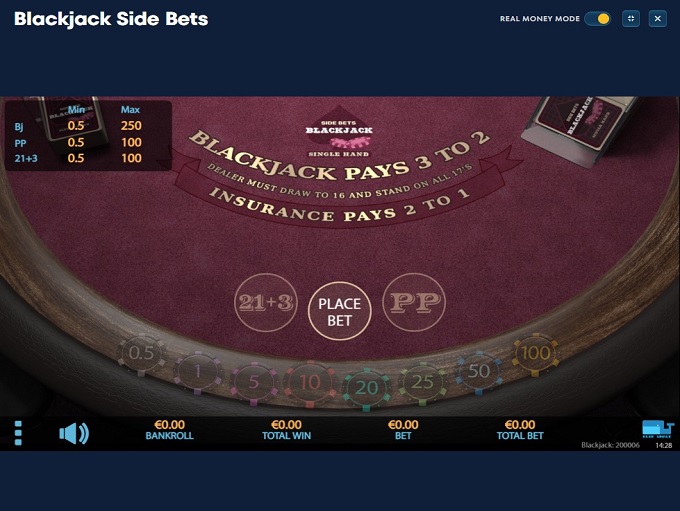This screenshot has height=511, width=680.
Task: Choose the PP side bet circle
Action: [x=414, y=302]
